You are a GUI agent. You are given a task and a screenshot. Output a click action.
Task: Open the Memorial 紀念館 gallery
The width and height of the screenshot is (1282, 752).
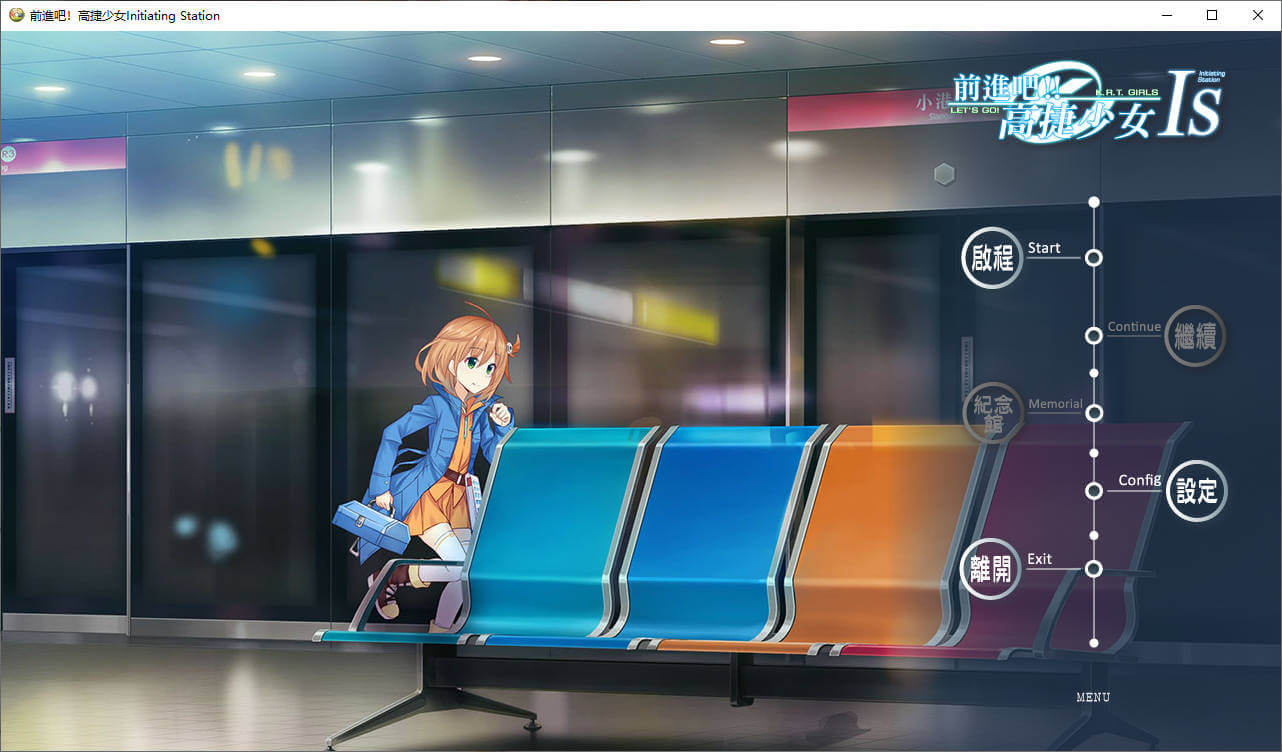pyautogui.click(x=992, y=412)
